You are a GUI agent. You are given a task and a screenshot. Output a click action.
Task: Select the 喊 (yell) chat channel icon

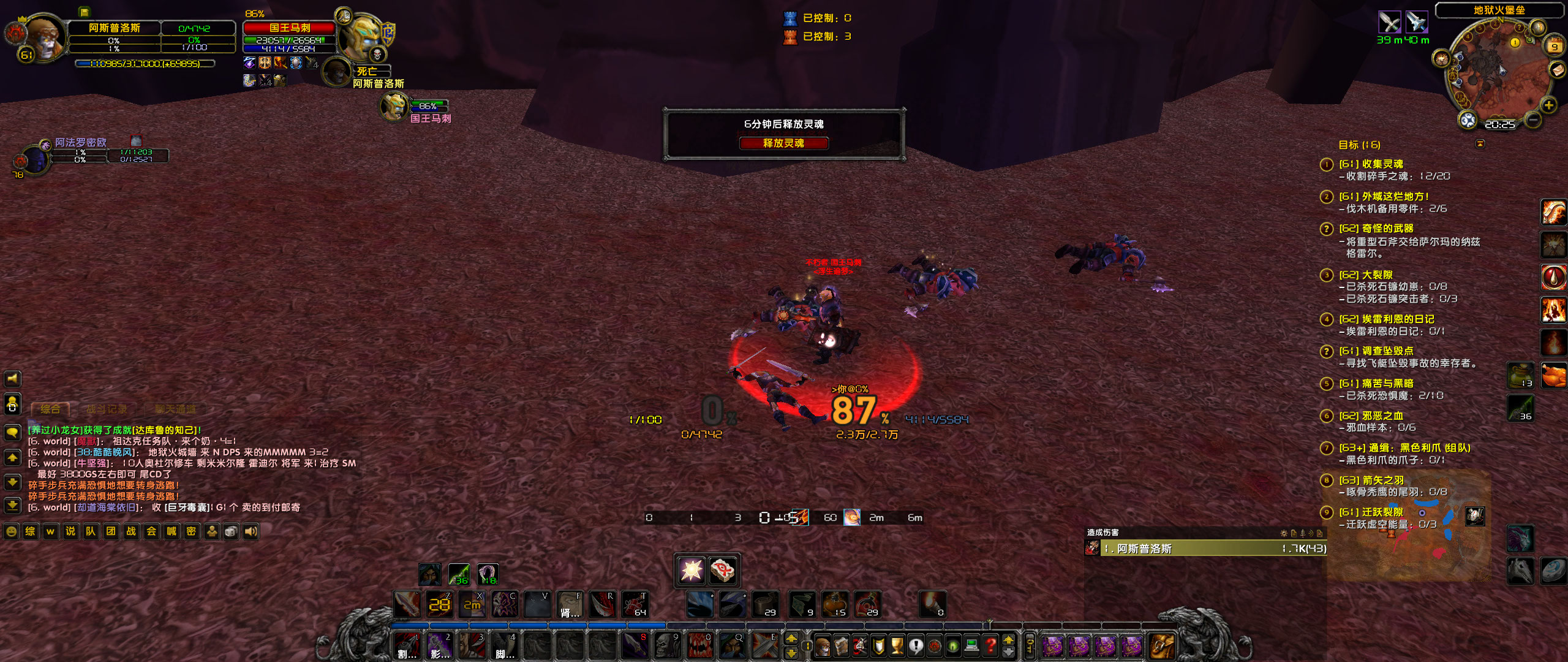pyautogui.click(x=173, y=531)
